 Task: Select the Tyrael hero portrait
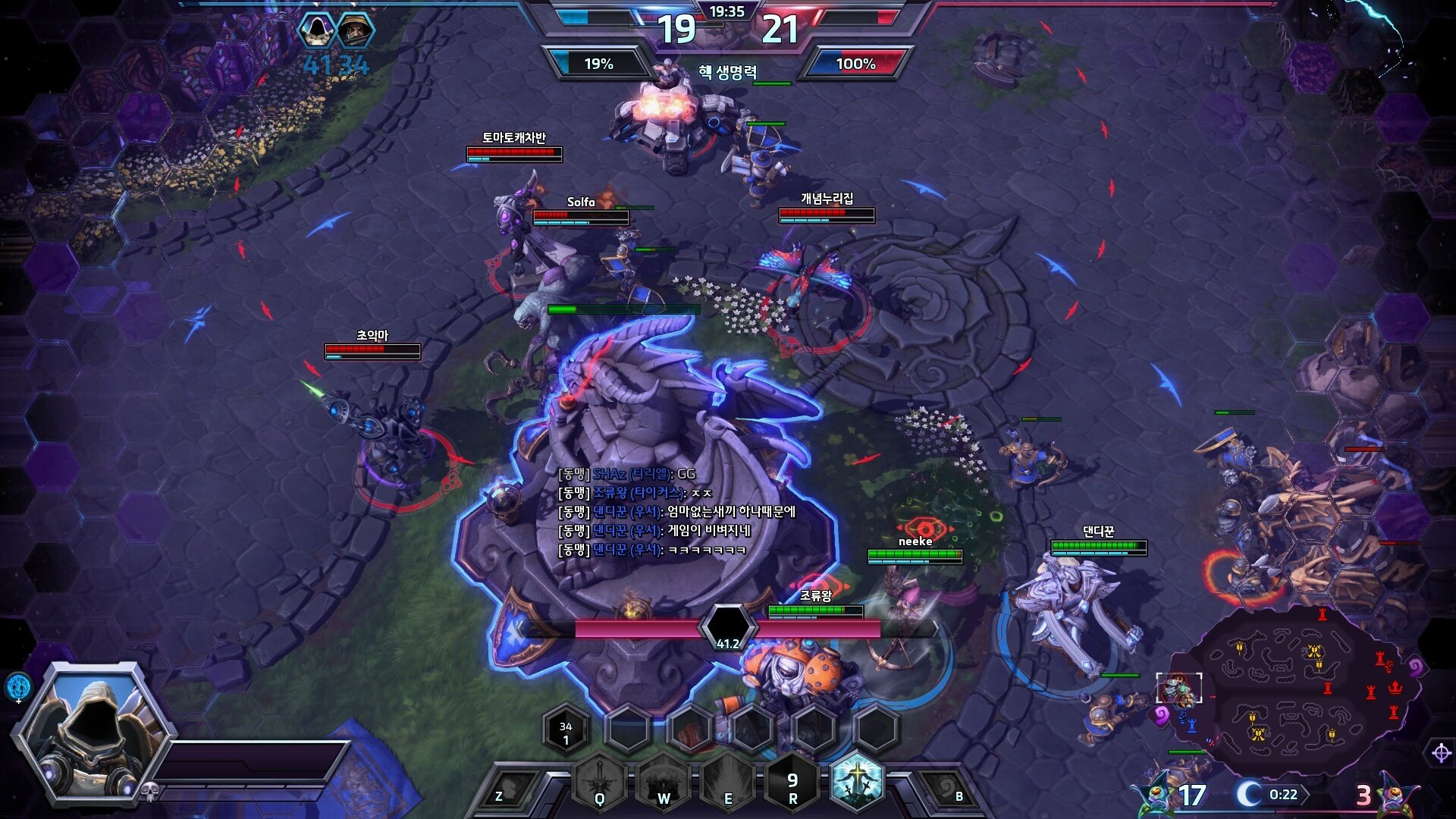tap(96, 732)
